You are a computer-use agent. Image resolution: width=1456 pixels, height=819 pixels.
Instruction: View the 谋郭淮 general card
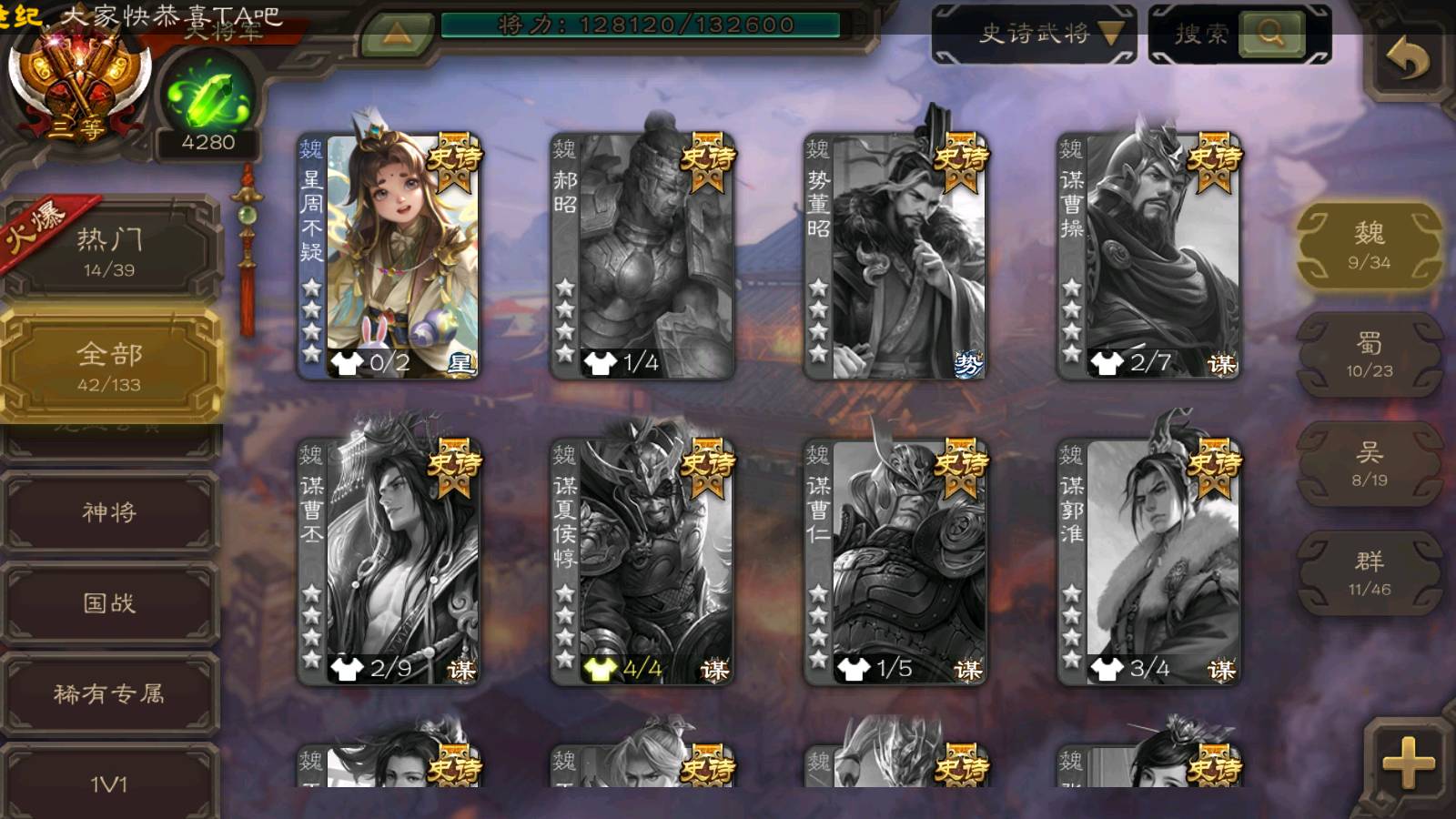coord(1148,562)
